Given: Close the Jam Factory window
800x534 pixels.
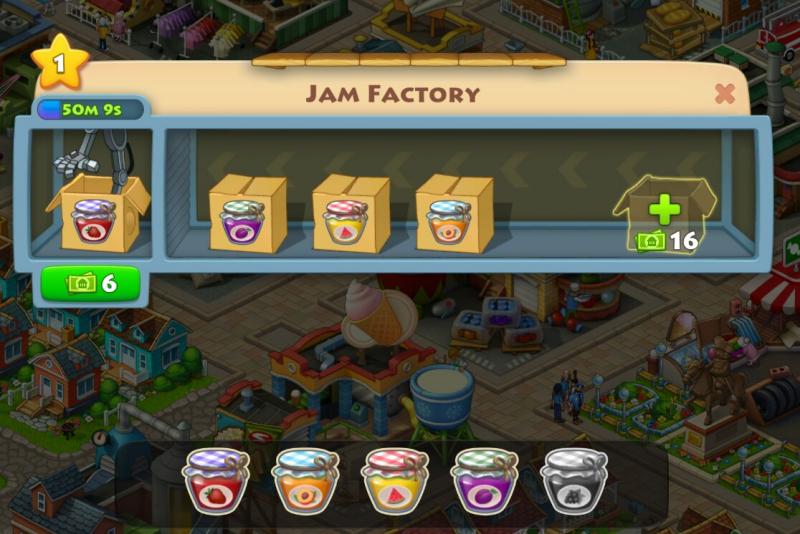Looking at the screenshot, I should (x=725, y=94).
